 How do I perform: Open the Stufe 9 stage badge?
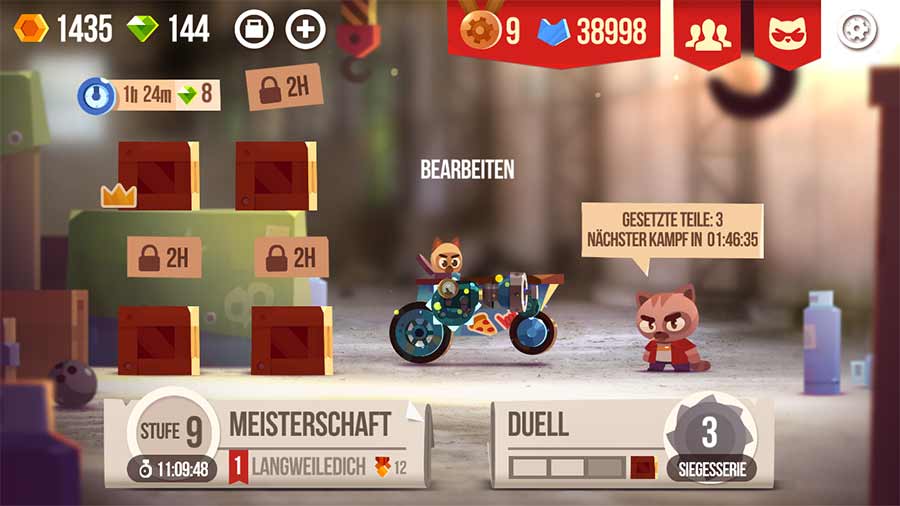[x=171, y=432]
